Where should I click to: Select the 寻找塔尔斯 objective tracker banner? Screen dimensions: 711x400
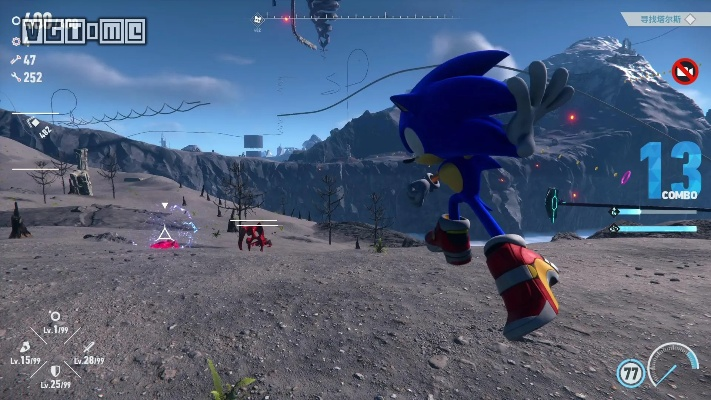[x=660, y=18]
